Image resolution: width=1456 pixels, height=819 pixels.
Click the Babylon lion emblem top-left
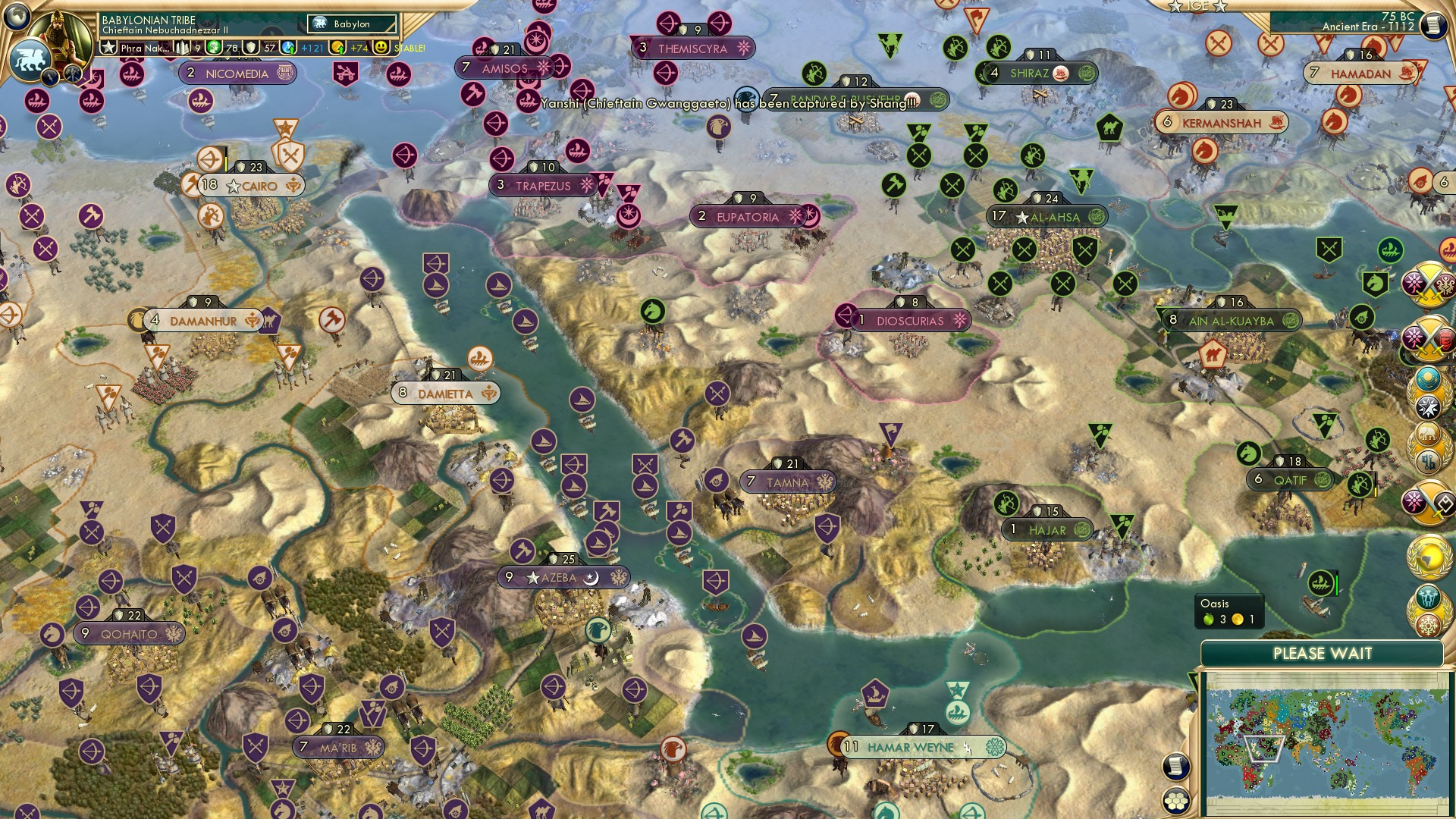pos(32,61)
